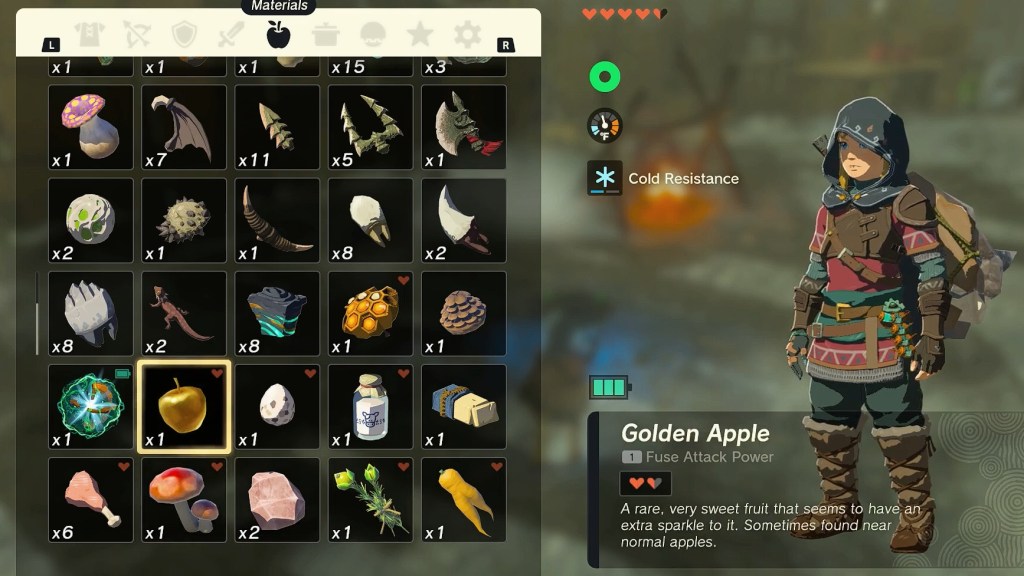Choose the yellow-flowered herb slot
The image size is (1024, 576).
pos(371,500)
